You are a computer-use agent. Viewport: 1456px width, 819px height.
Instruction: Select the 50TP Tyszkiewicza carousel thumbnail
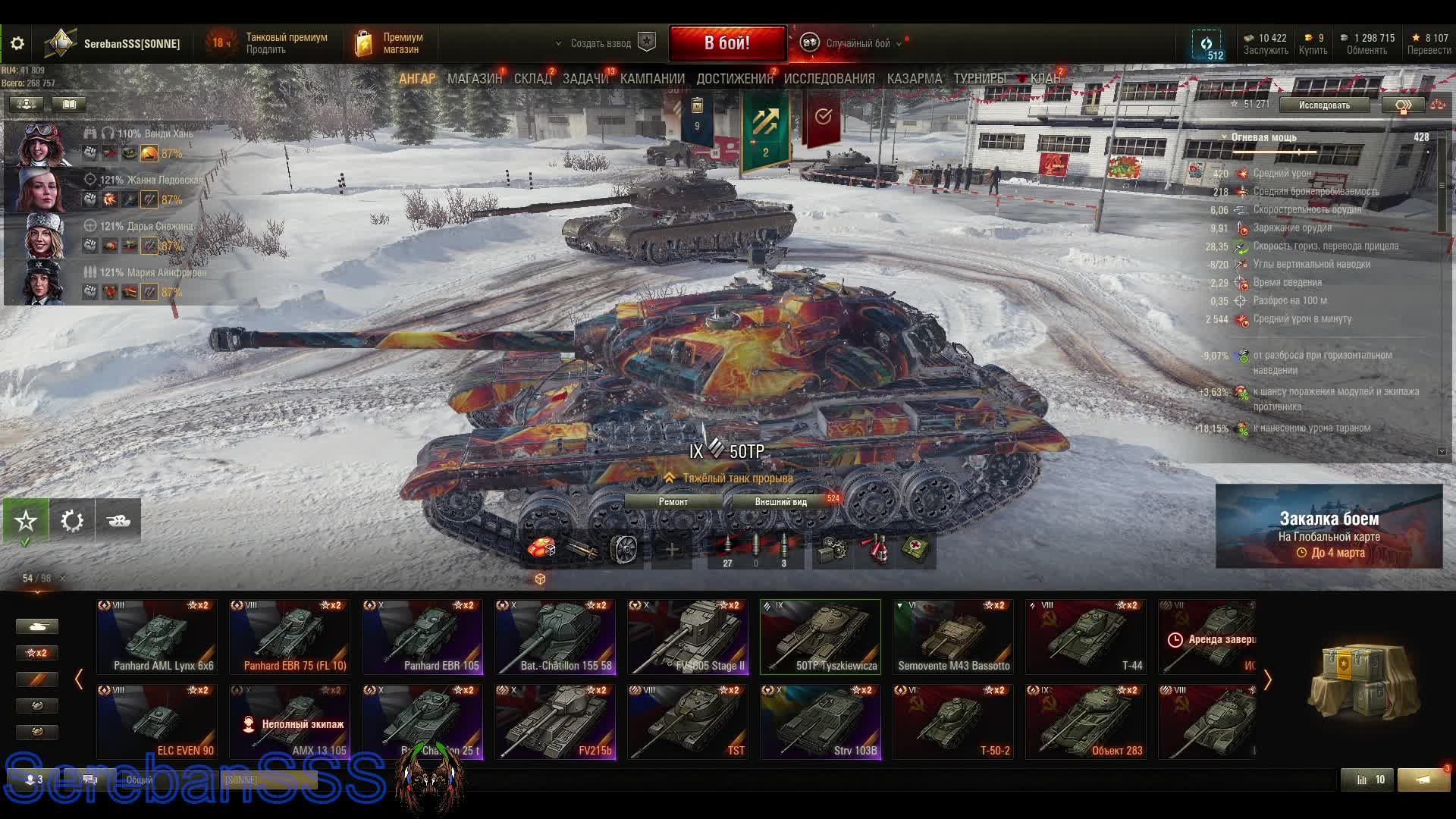820,635
